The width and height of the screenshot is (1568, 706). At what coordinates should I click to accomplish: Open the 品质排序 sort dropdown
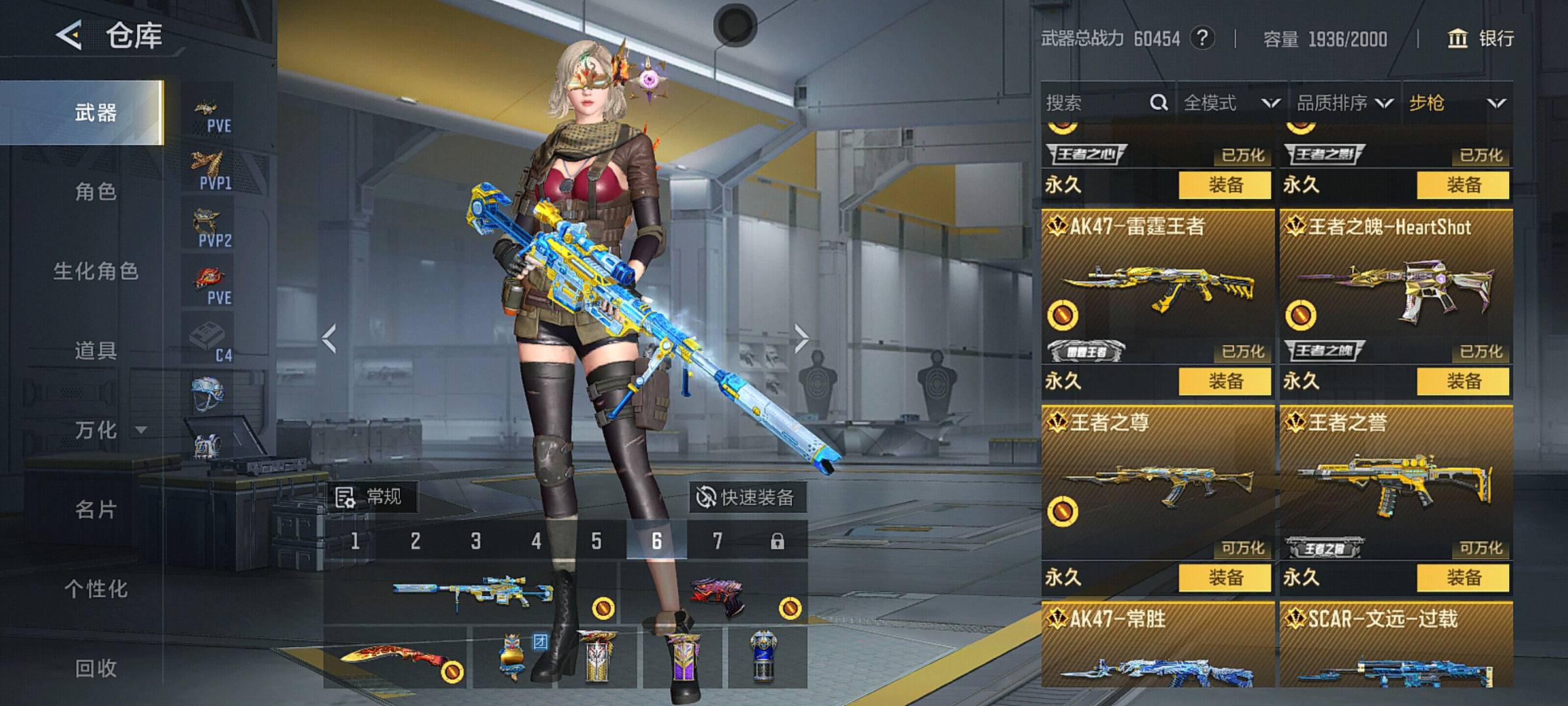pos(1345,103)
